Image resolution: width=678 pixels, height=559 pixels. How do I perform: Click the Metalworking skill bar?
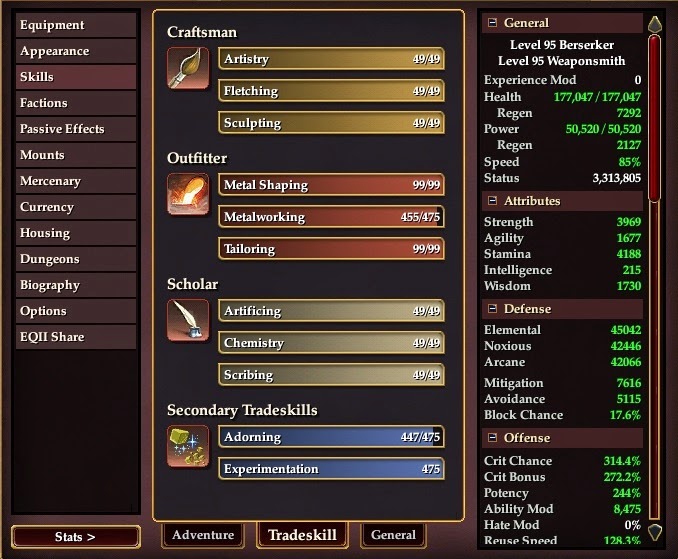tap(331, 217)
